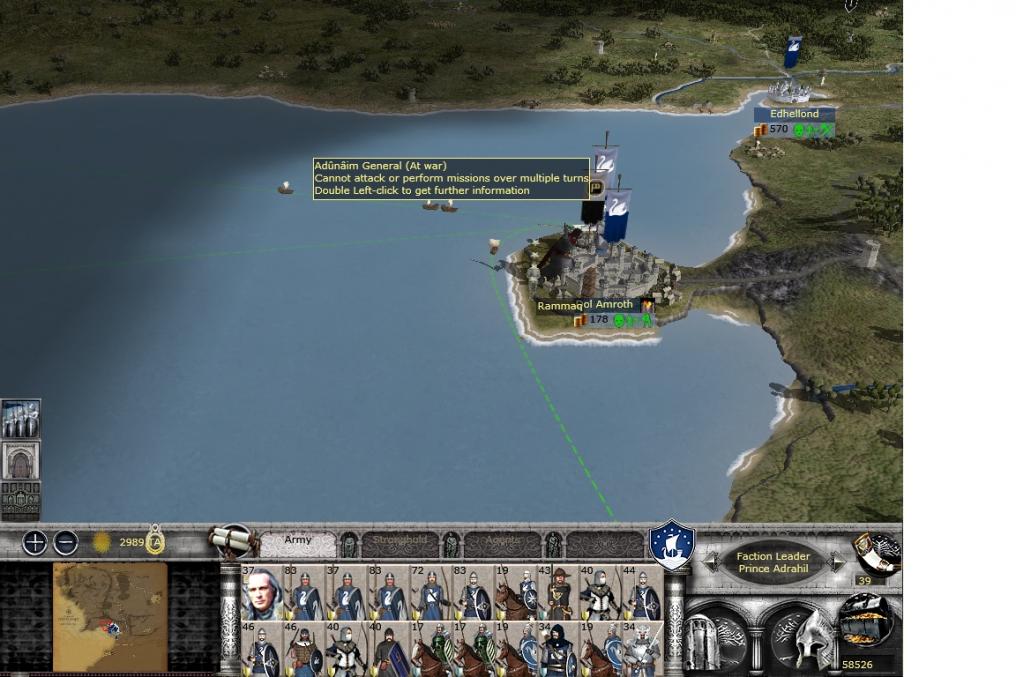Switch to the Agents tab
Screen dimensions: 1016x677
click(x=503, y=542)
